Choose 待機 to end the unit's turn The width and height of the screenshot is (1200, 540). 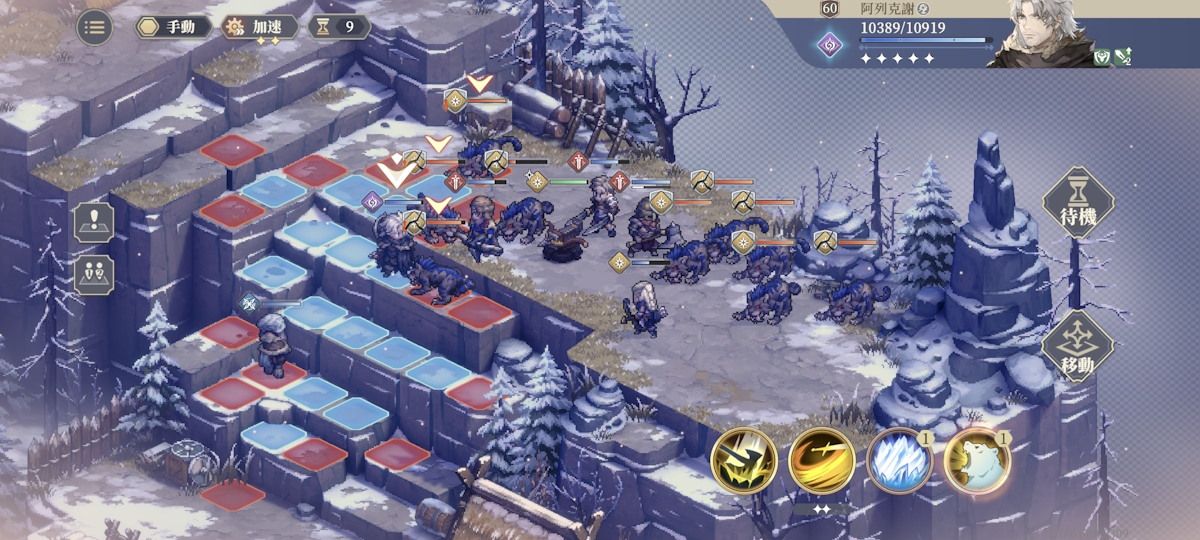click(x=1078, y=203)
